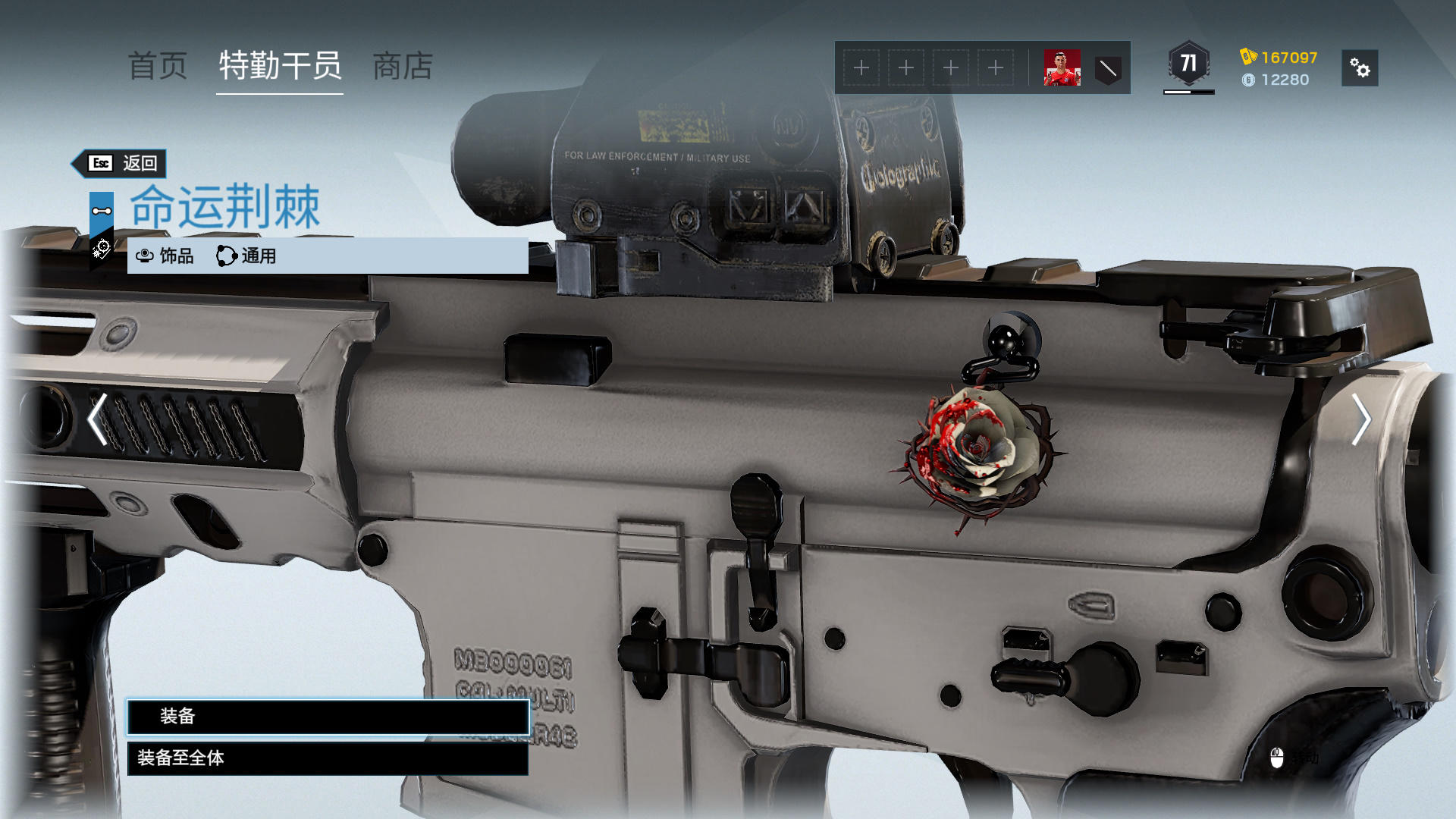Open the renown currency balance 167097

[x=1280, y=58]
